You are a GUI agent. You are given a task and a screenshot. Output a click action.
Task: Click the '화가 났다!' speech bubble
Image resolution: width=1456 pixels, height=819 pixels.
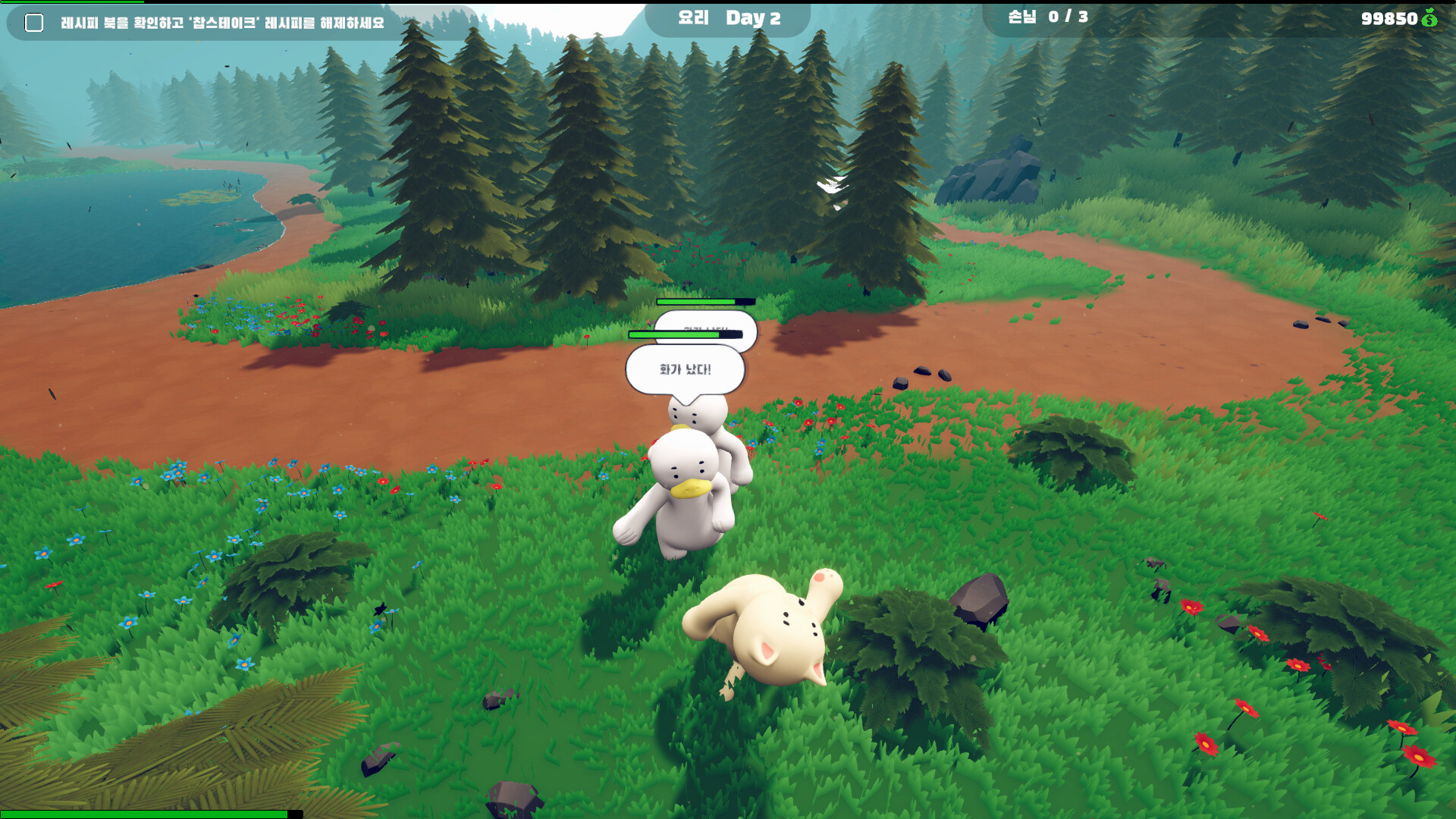(x=687, y=369)
